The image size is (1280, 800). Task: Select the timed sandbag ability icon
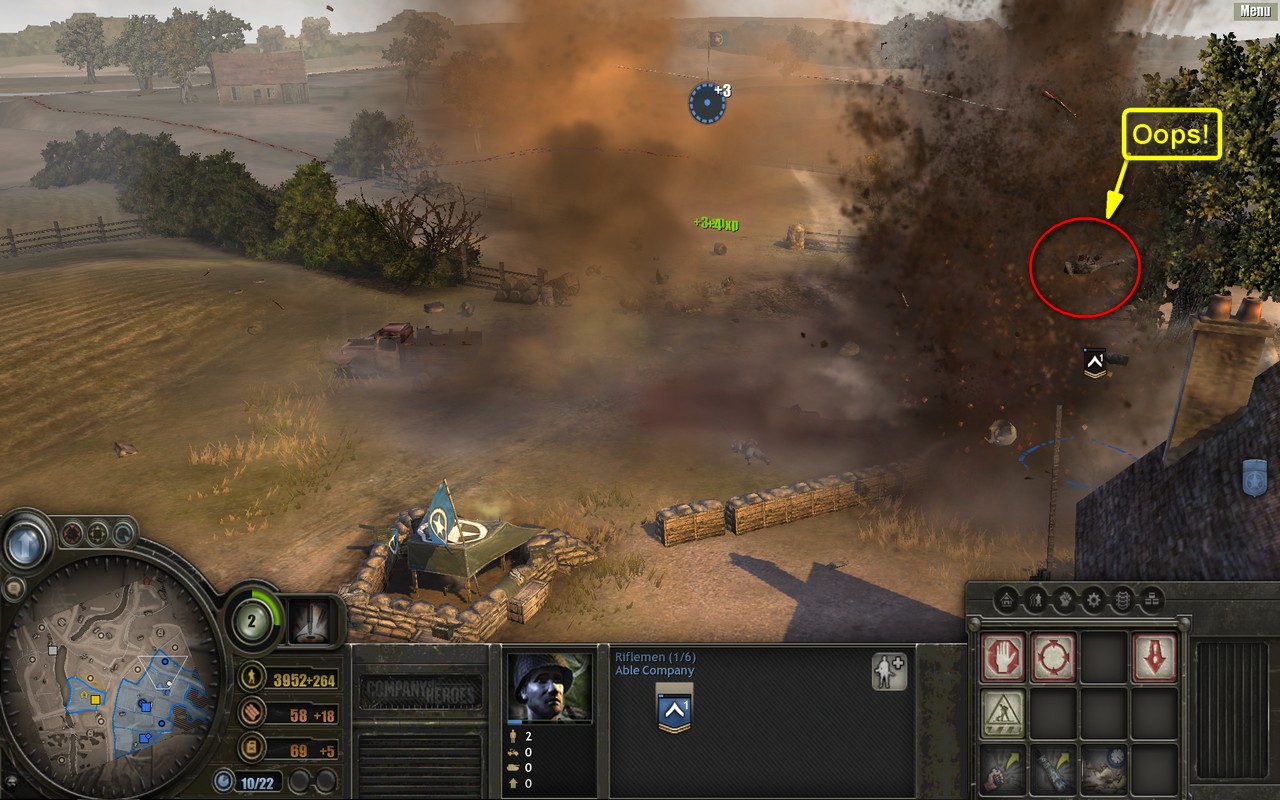[1103, 768]
